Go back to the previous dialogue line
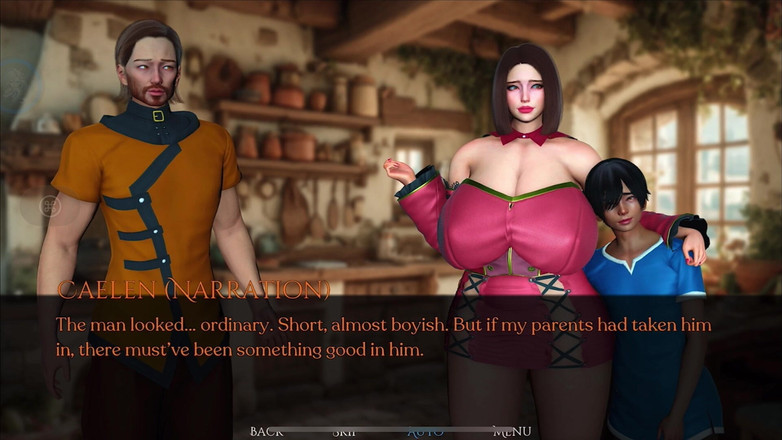Screen dimensions: 782x440 (267, 431)
